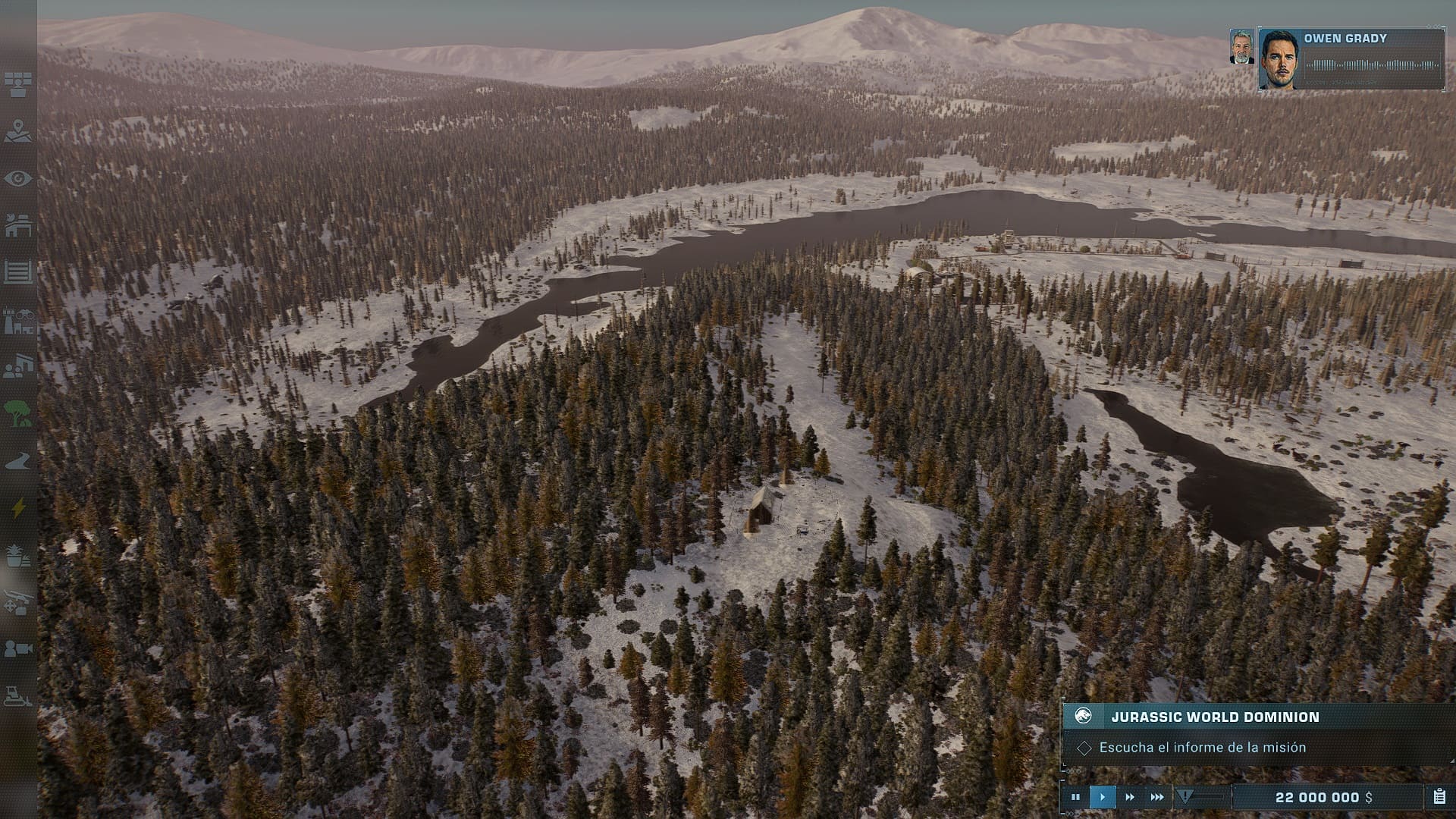Open the fences and enclosures build menu
The width and height of the screenshot is (1456, 819).
point(17,271)
